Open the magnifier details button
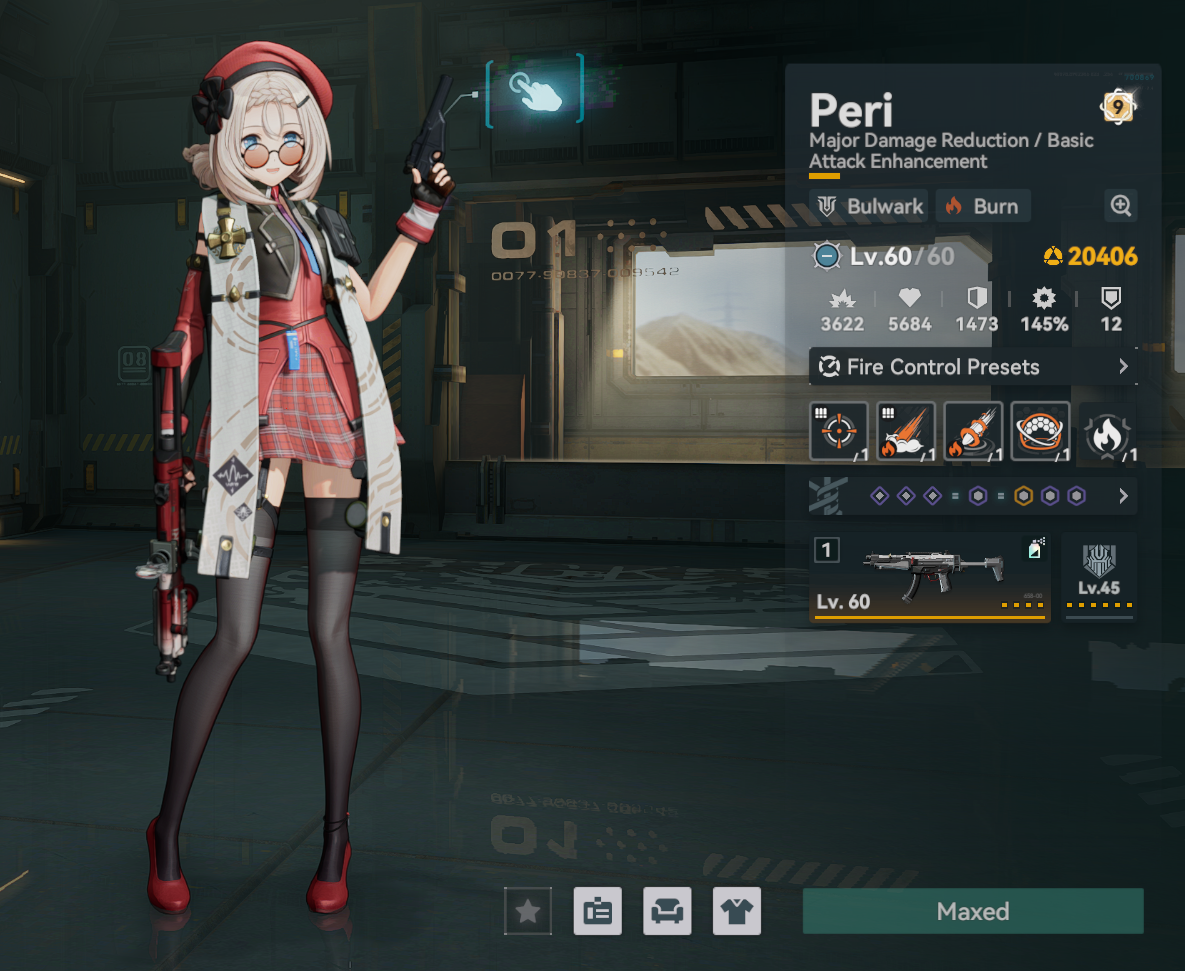This screenshot has width=1185, height=971. point(1121,207)
